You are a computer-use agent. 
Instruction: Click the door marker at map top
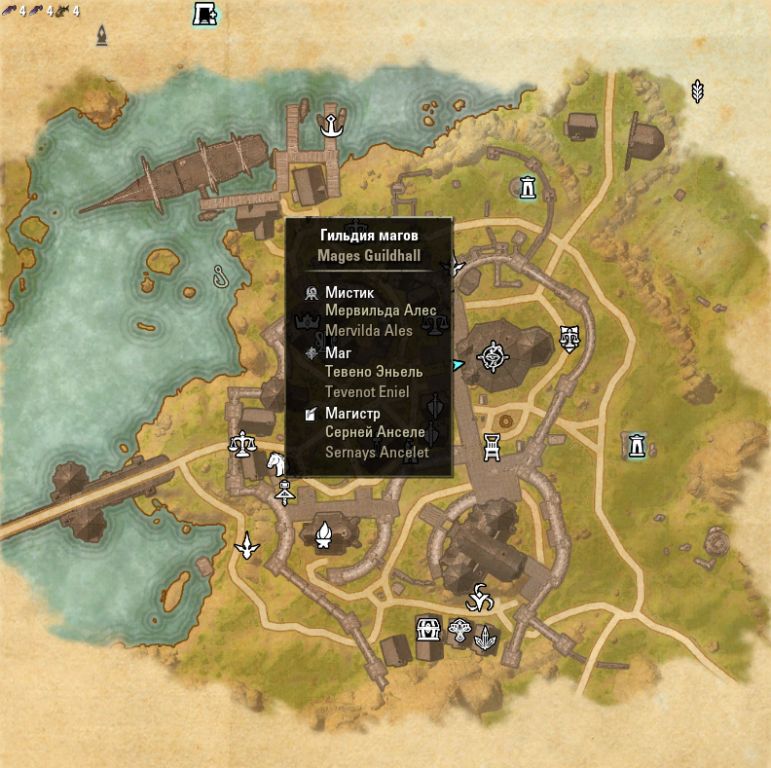coord(205,14)
